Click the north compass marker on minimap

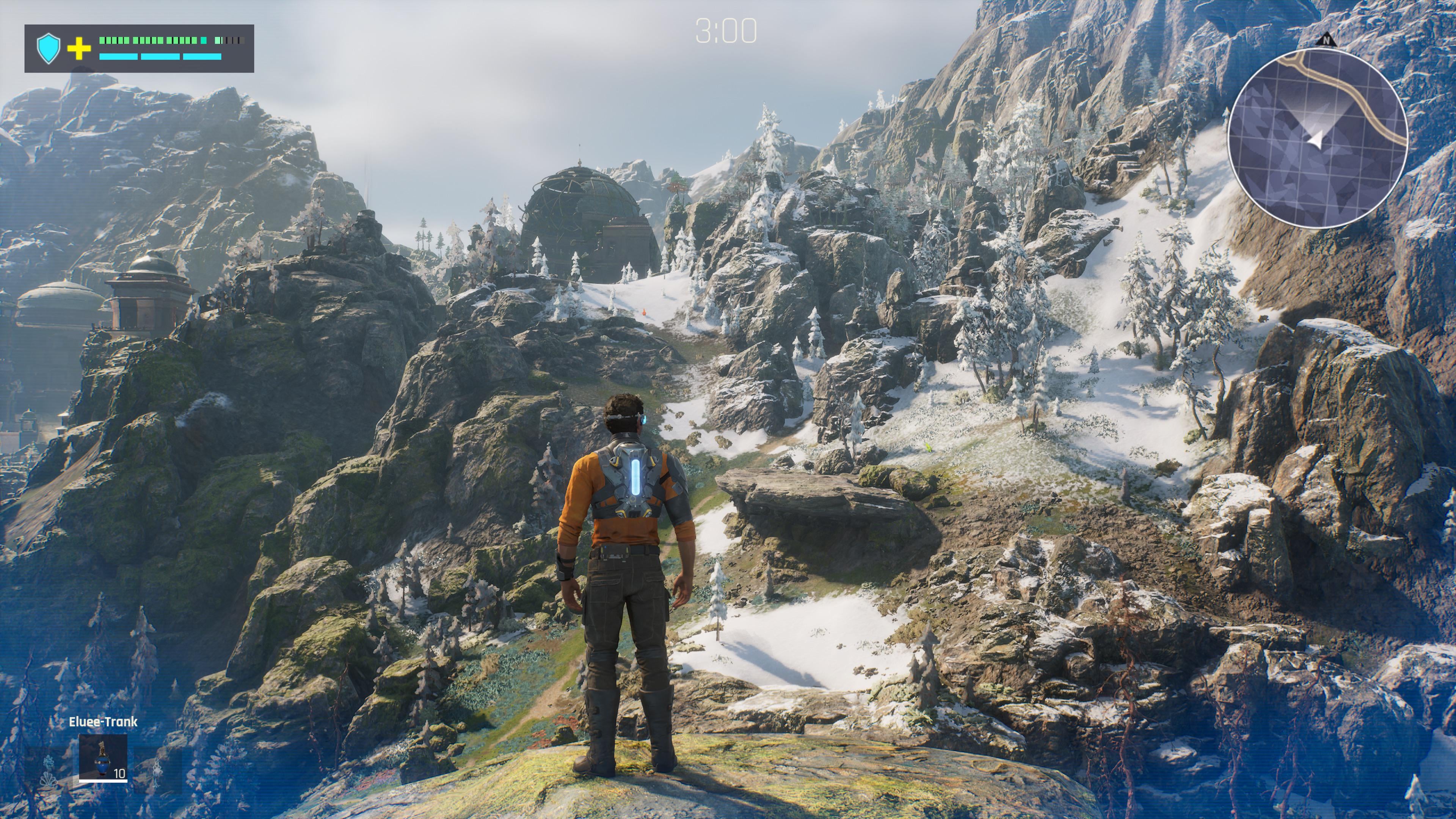pyautogui.click(x=1326, y=40)
